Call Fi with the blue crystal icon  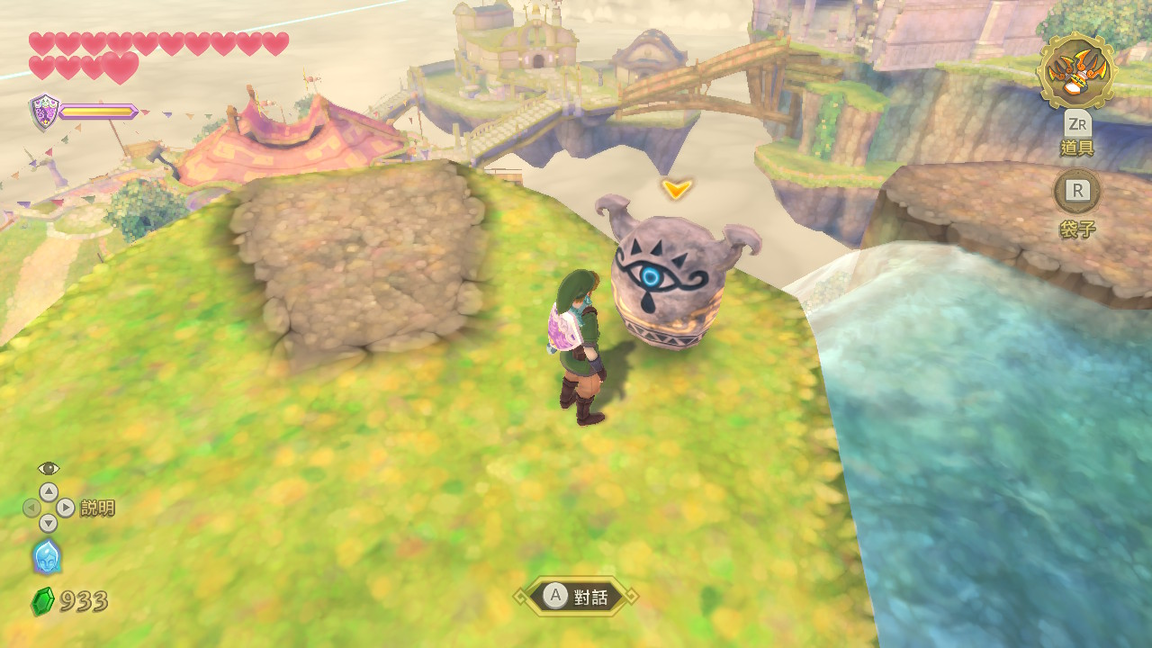tap(47, 557)
